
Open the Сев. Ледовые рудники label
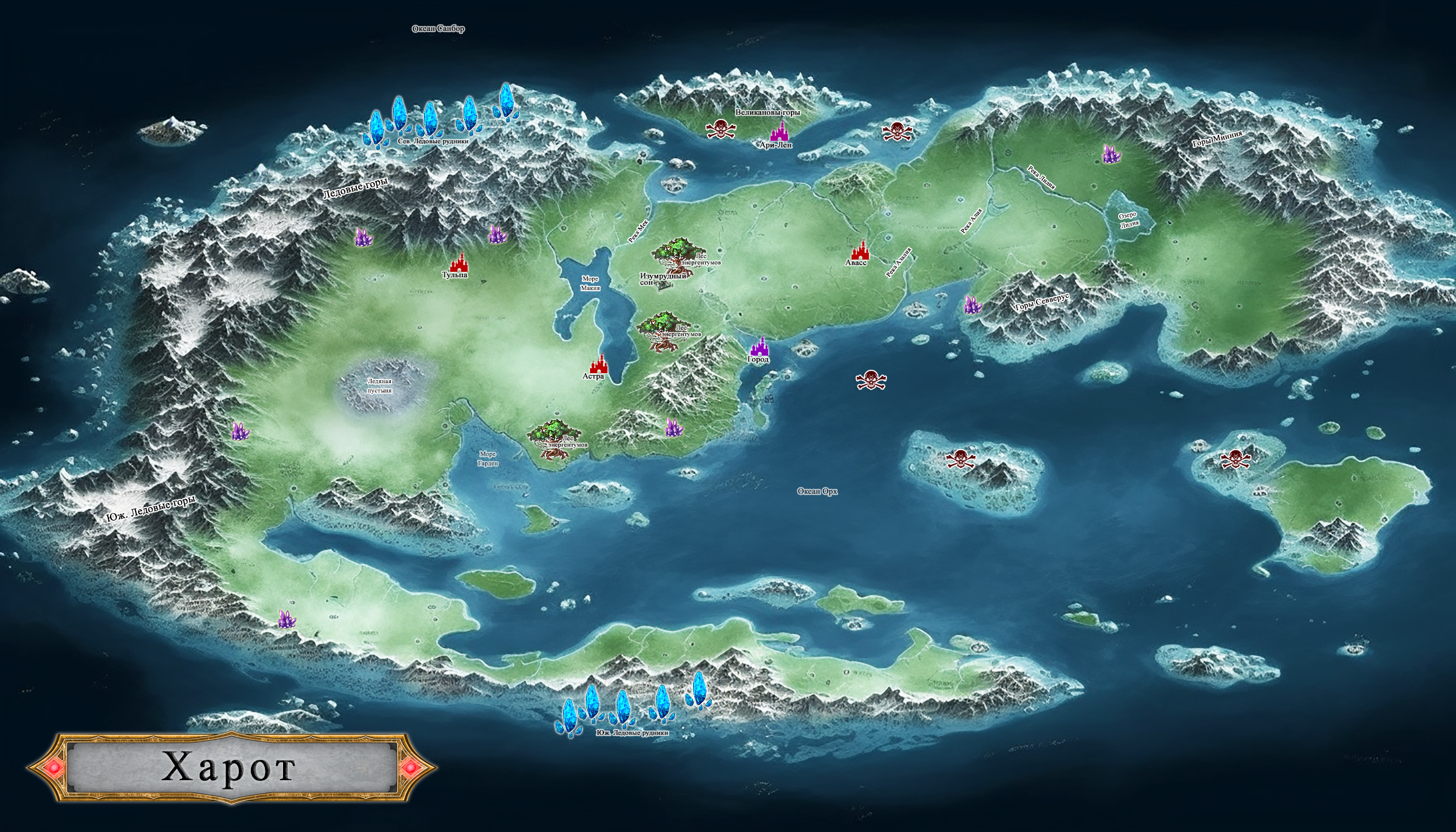coord(433,141)
